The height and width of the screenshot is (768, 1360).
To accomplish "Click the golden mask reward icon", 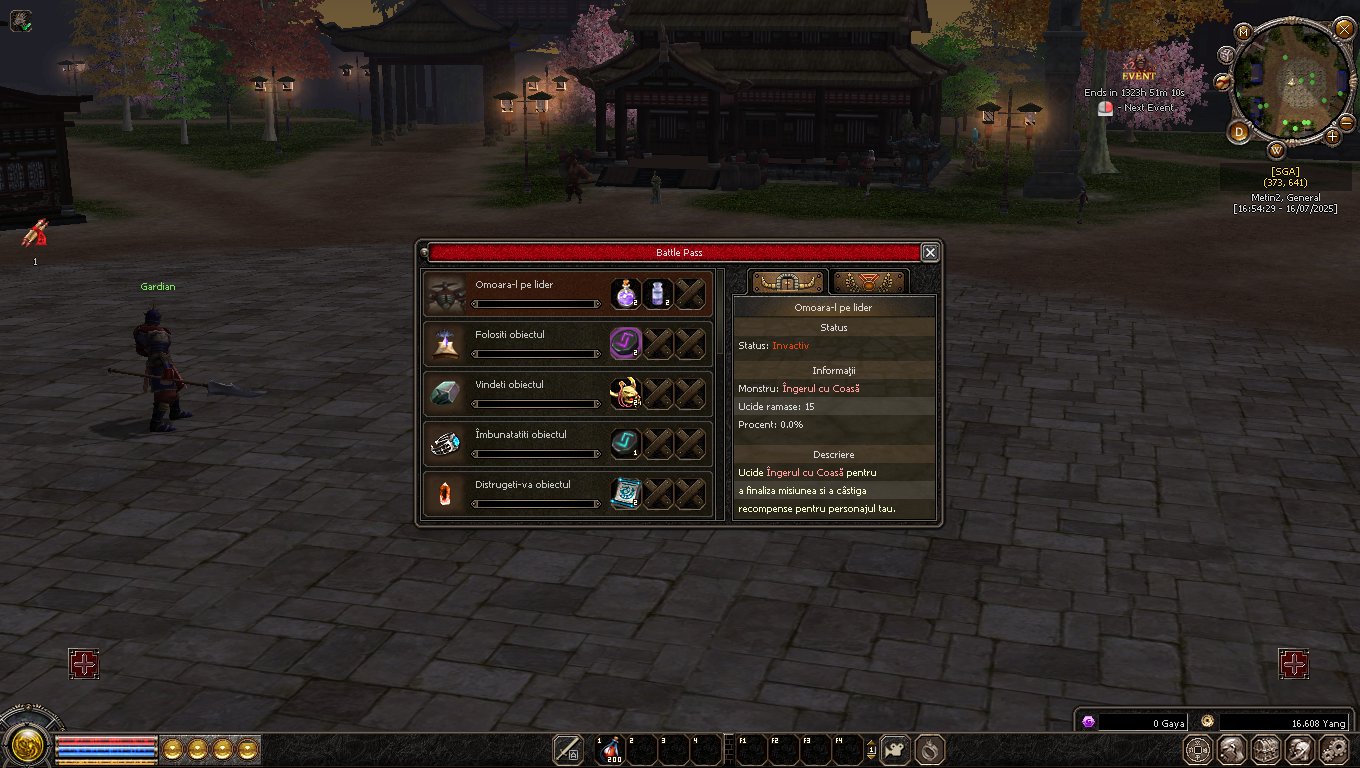I will coord(626,393).
